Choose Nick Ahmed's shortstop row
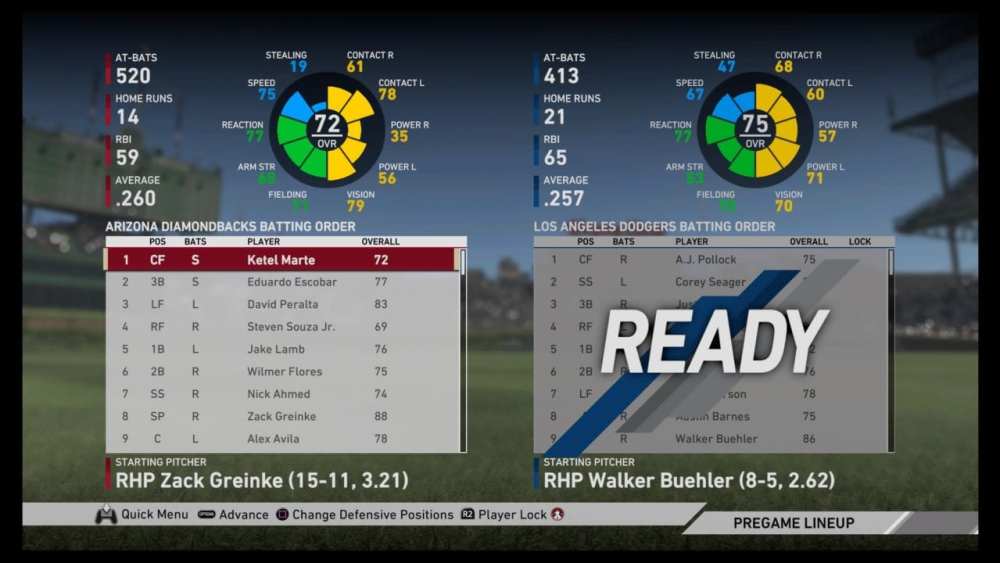 point(278,394)
